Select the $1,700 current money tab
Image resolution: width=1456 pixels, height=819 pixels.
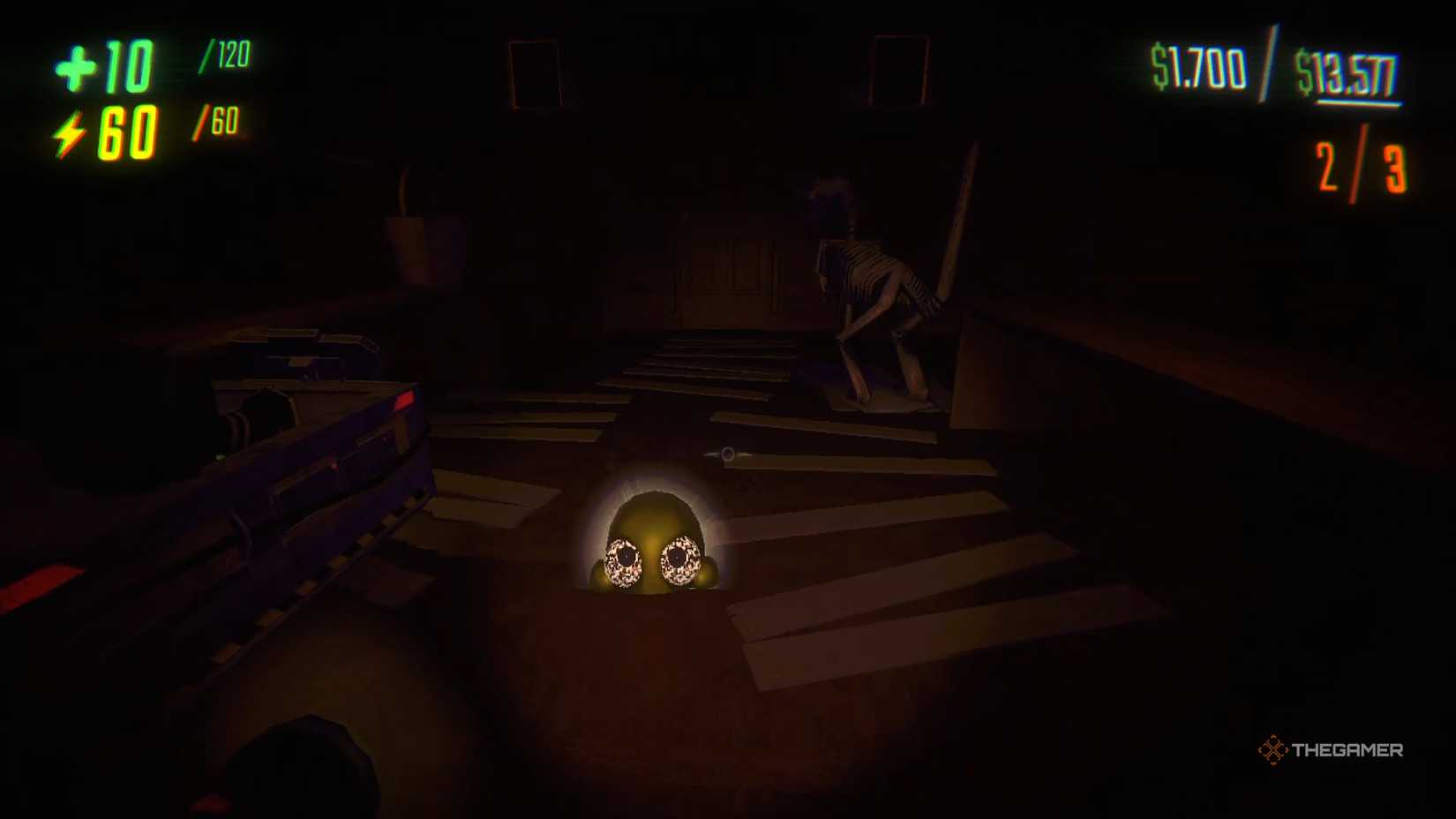click(x=1198, y=64)
